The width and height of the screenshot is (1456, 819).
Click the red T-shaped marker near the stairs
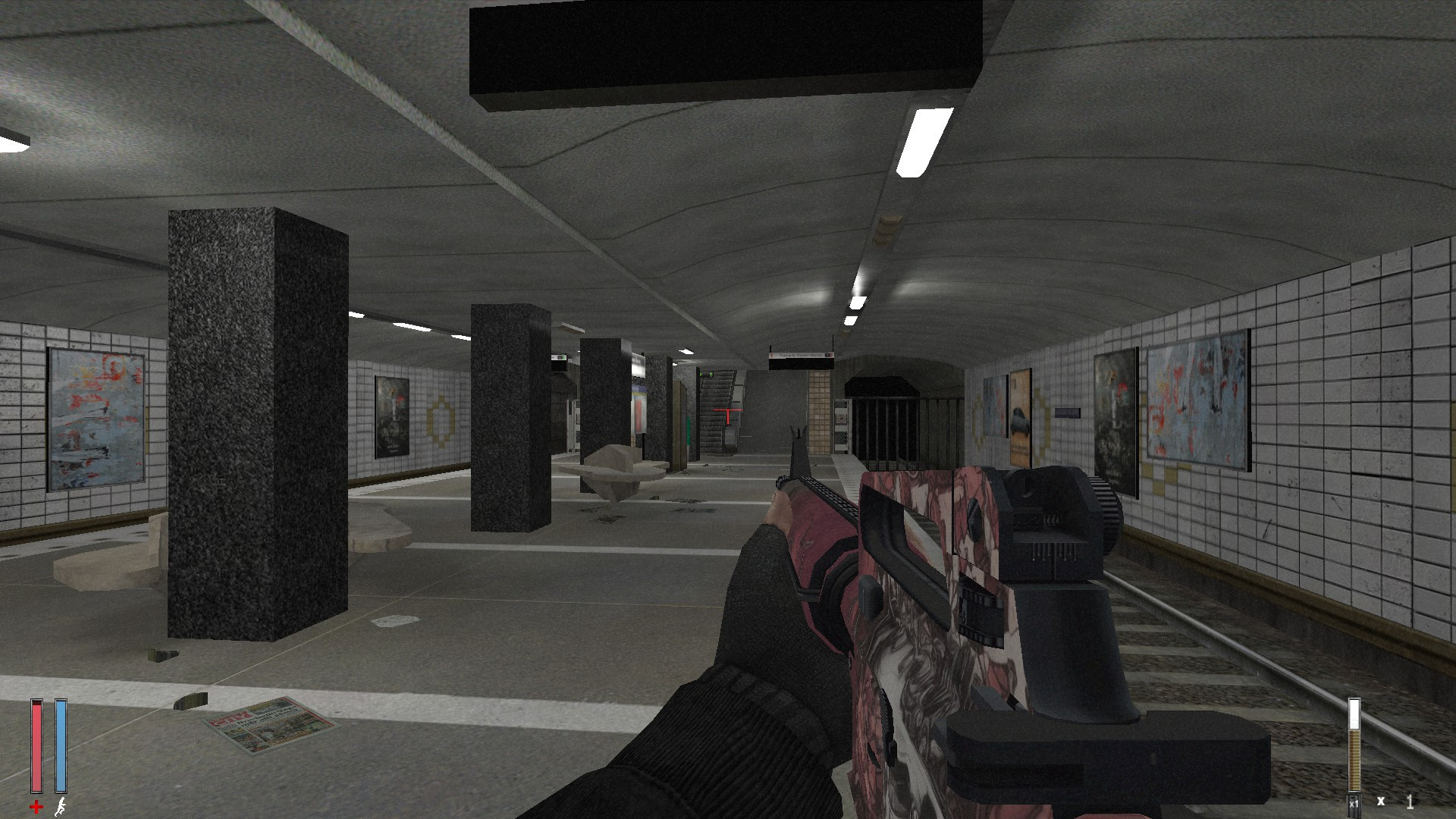pyautogui.click(x=728, y=409)
